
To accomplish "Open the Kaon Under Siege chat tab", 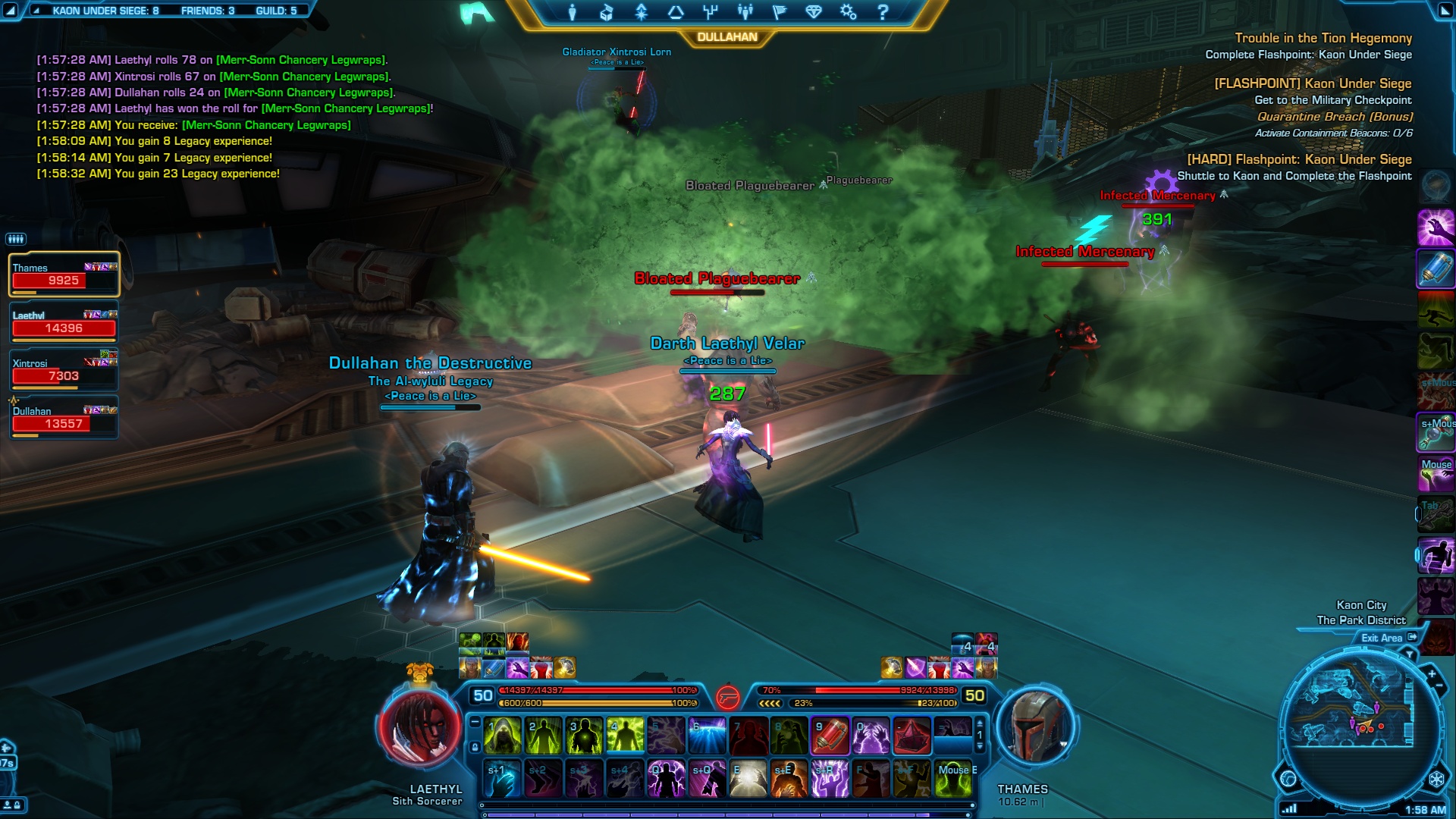I will pos(99,11).
